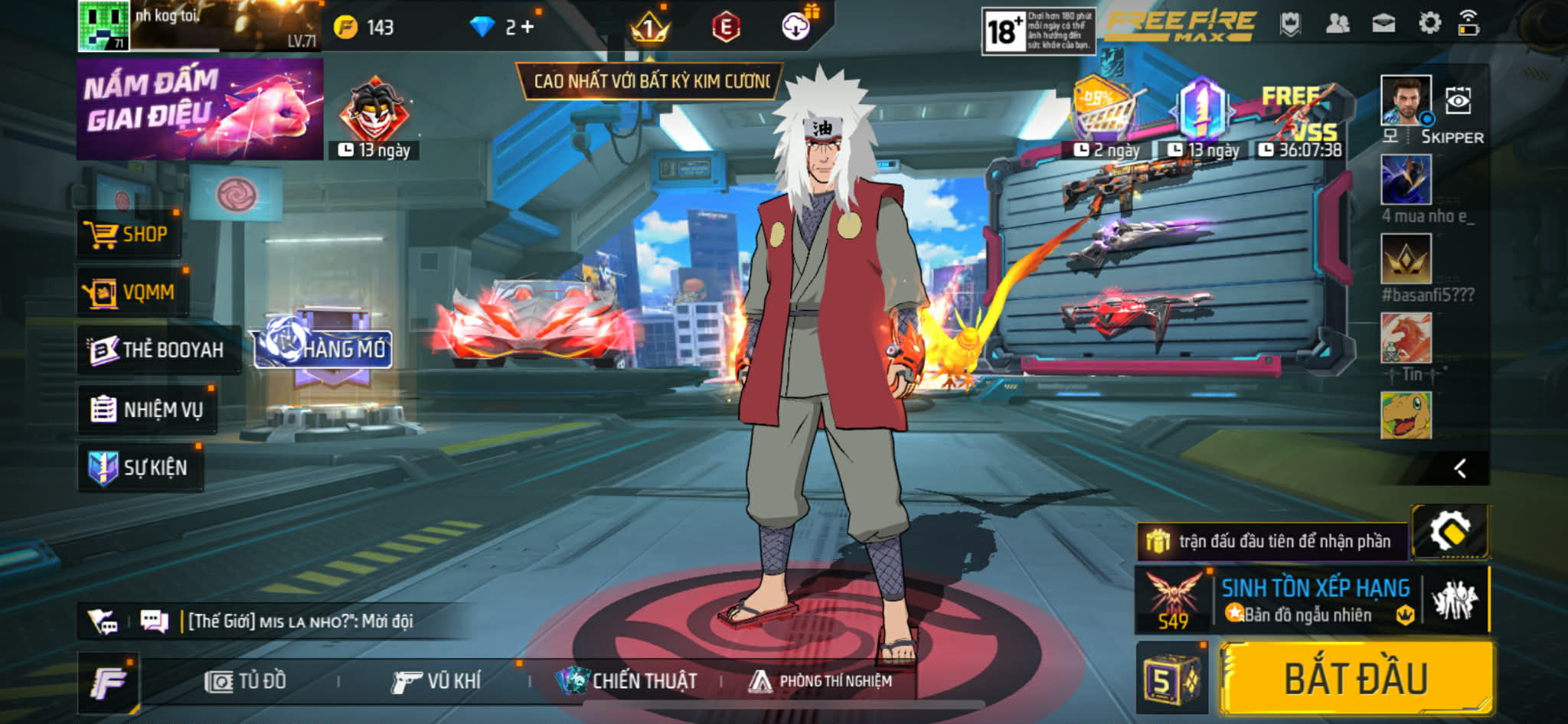Open the SỰ KIỆN events page
This screenshot has width=1568, height=724.
tap(139, 468)
